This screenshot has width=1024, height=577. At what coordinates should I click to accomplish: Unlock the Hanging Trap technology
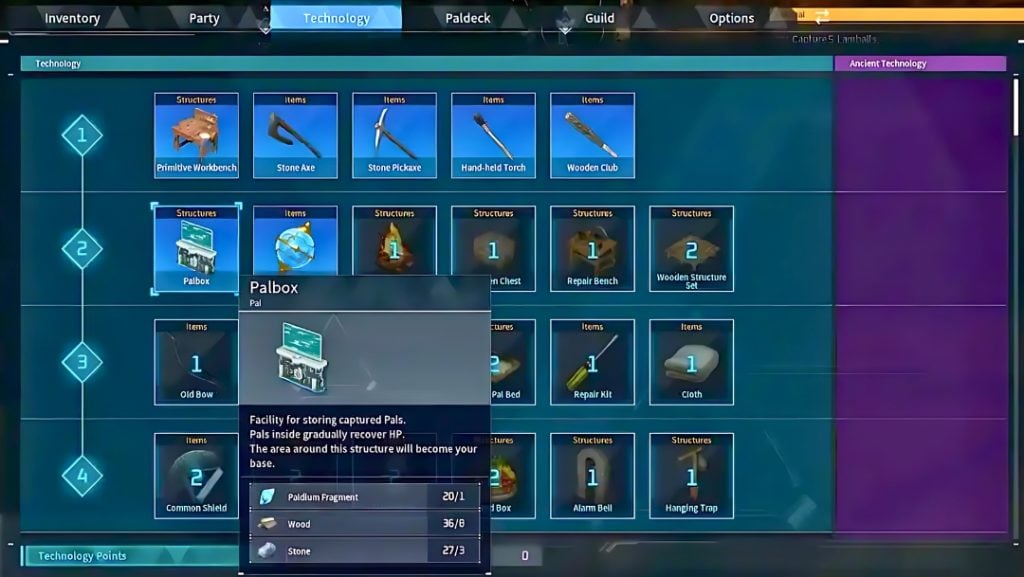(x=691, y=476)
